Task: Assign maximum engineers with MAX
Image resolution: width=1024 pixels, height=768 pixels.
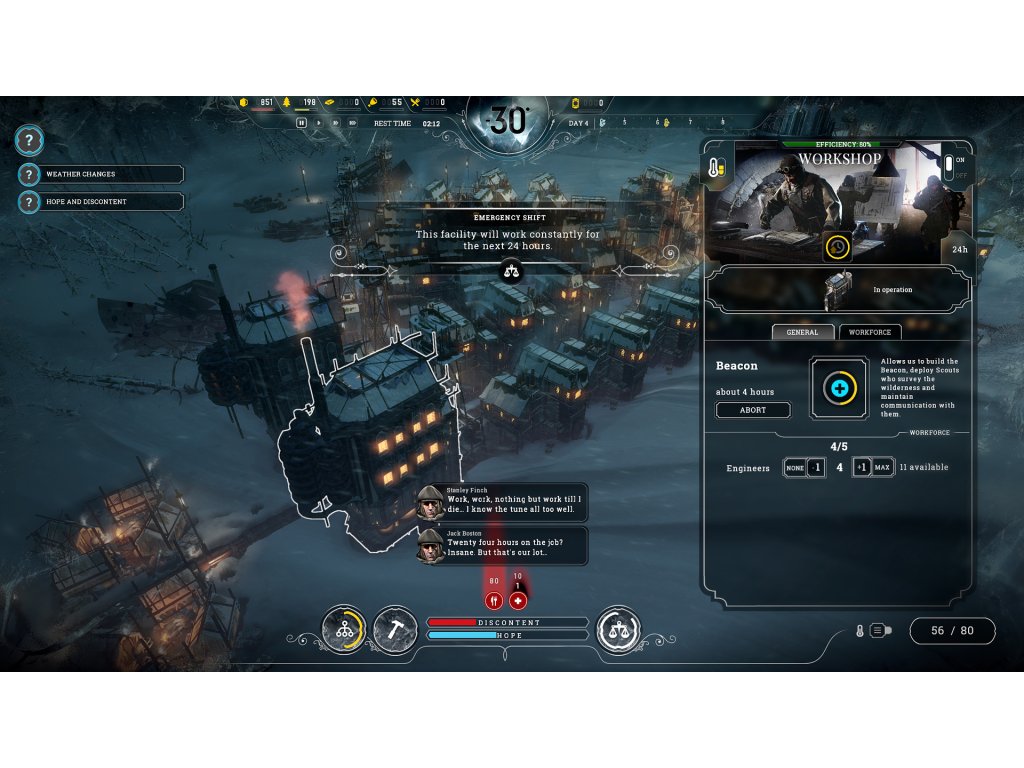Action: click(x=882, y=467)
